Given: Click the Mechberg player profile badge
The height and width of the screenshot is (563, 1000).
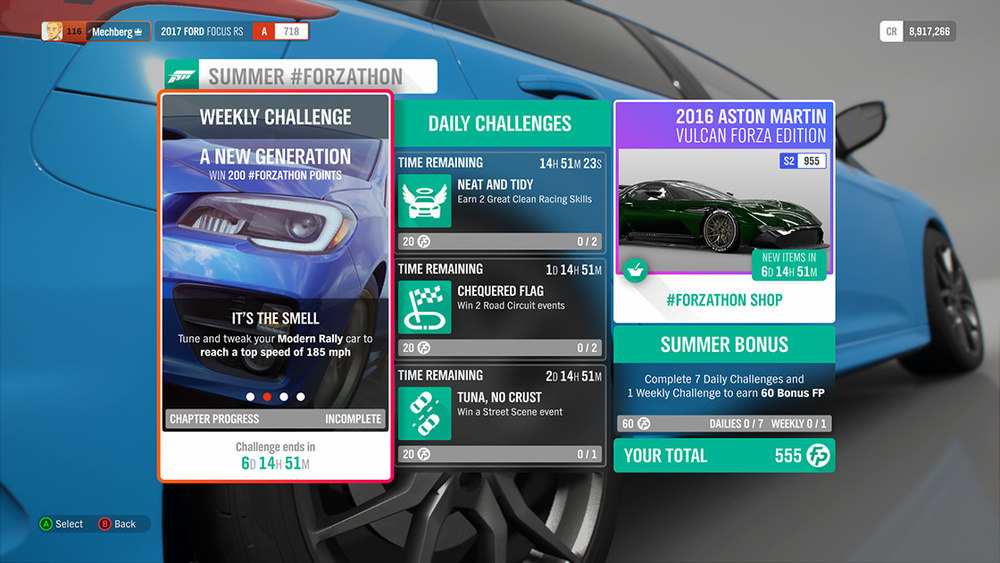Looking at the screenshot, I should point(97,32).
